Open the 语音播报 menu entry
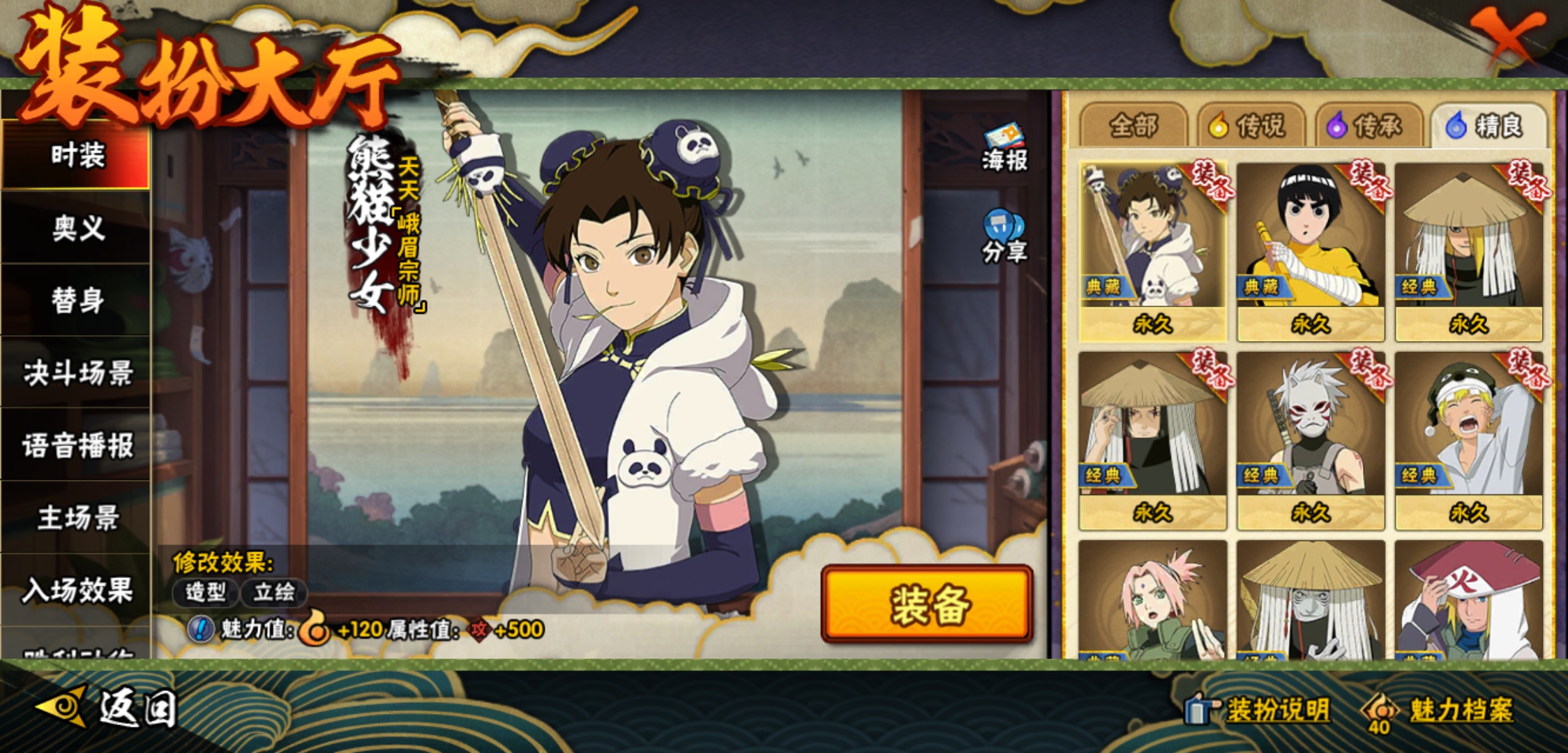The width and height of the screenshot is (1568, 753). point(77,446)
